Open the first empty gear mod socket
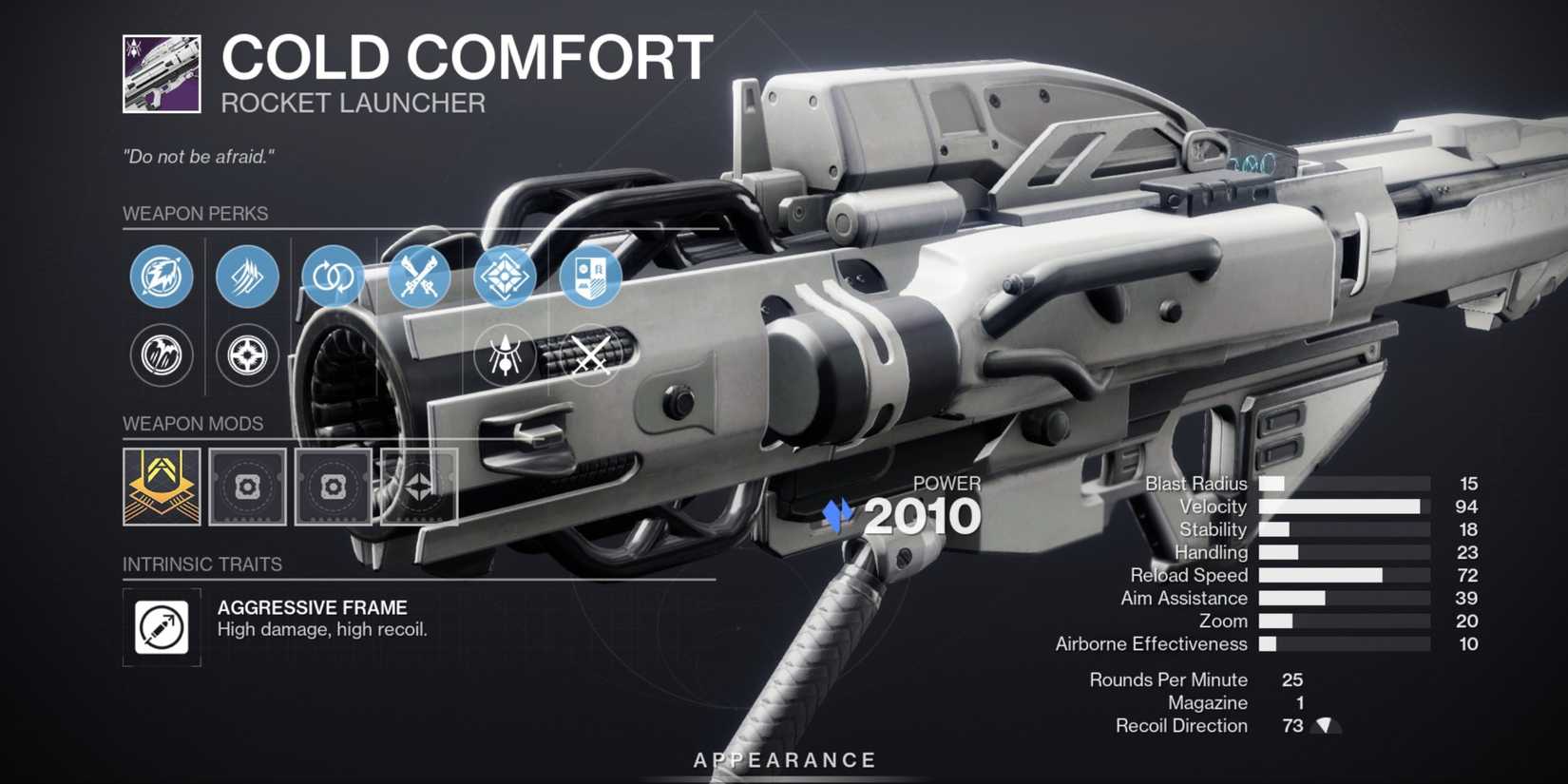The image size is (1568, 784). (x=246, y=487)
